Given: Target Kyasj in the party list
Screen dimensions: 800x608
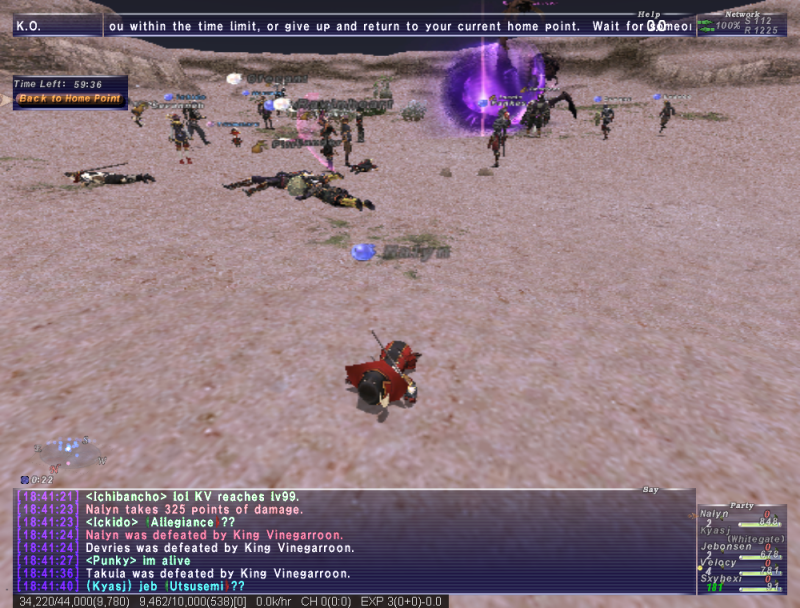Looking at the screenshot, I should [x=716, y=528].
